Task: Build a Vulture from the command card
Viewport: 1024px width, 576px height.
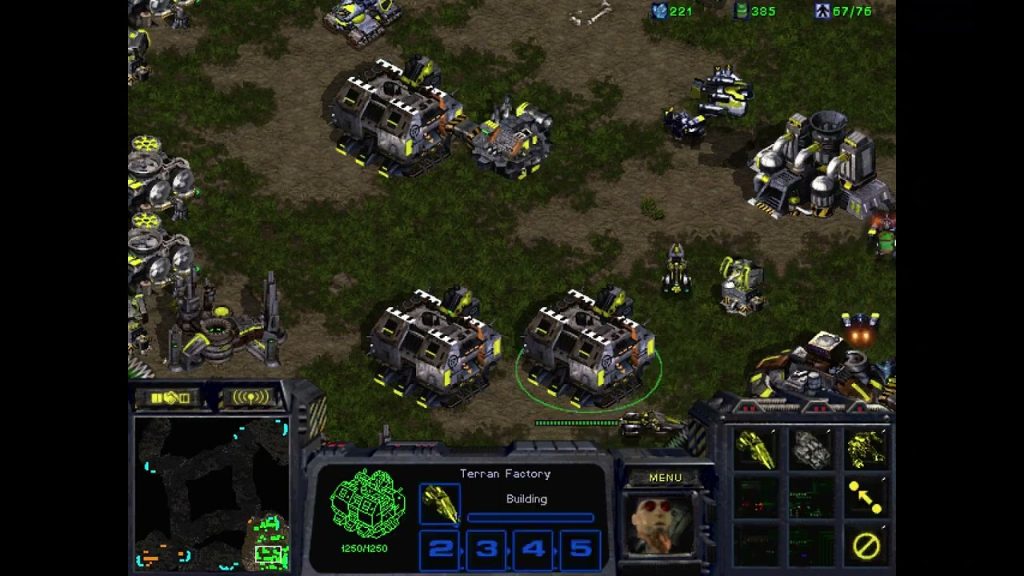Action: (756, 449)
